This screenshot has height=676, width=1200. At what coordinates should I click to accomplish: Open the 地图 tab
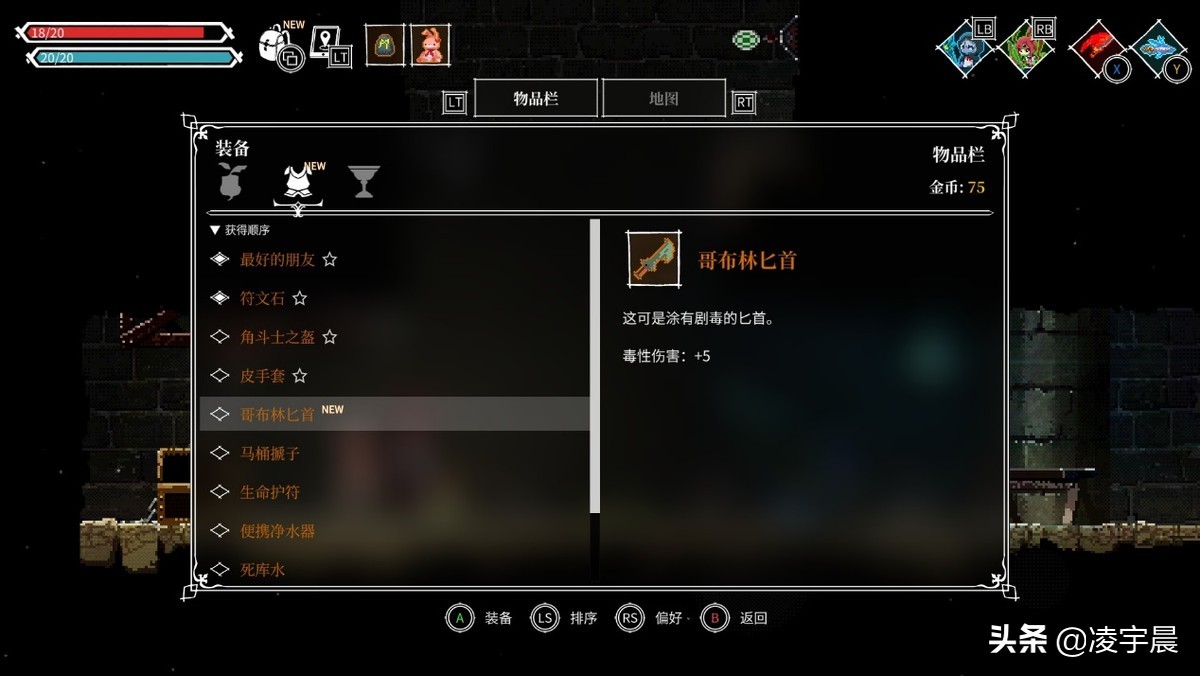point(663,98)
